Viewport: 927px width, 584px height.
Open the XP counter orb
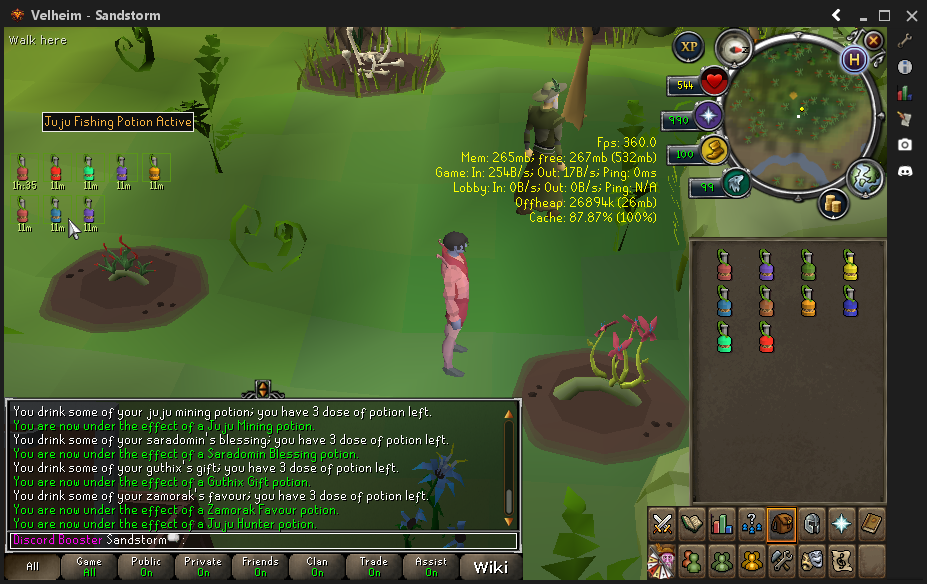(688, 46)
